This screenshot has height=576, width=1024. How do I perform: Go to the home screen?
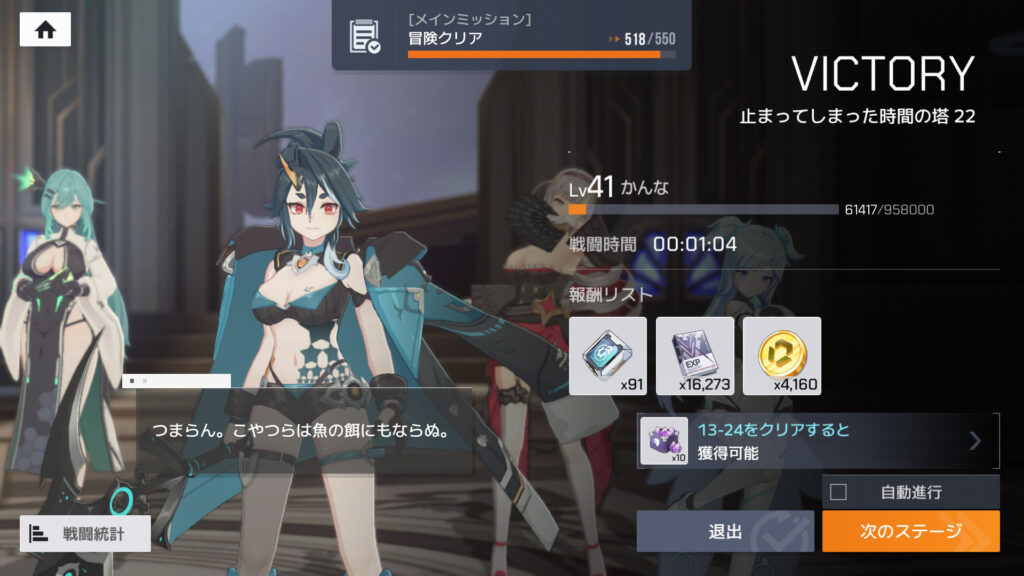click(45, 30)
